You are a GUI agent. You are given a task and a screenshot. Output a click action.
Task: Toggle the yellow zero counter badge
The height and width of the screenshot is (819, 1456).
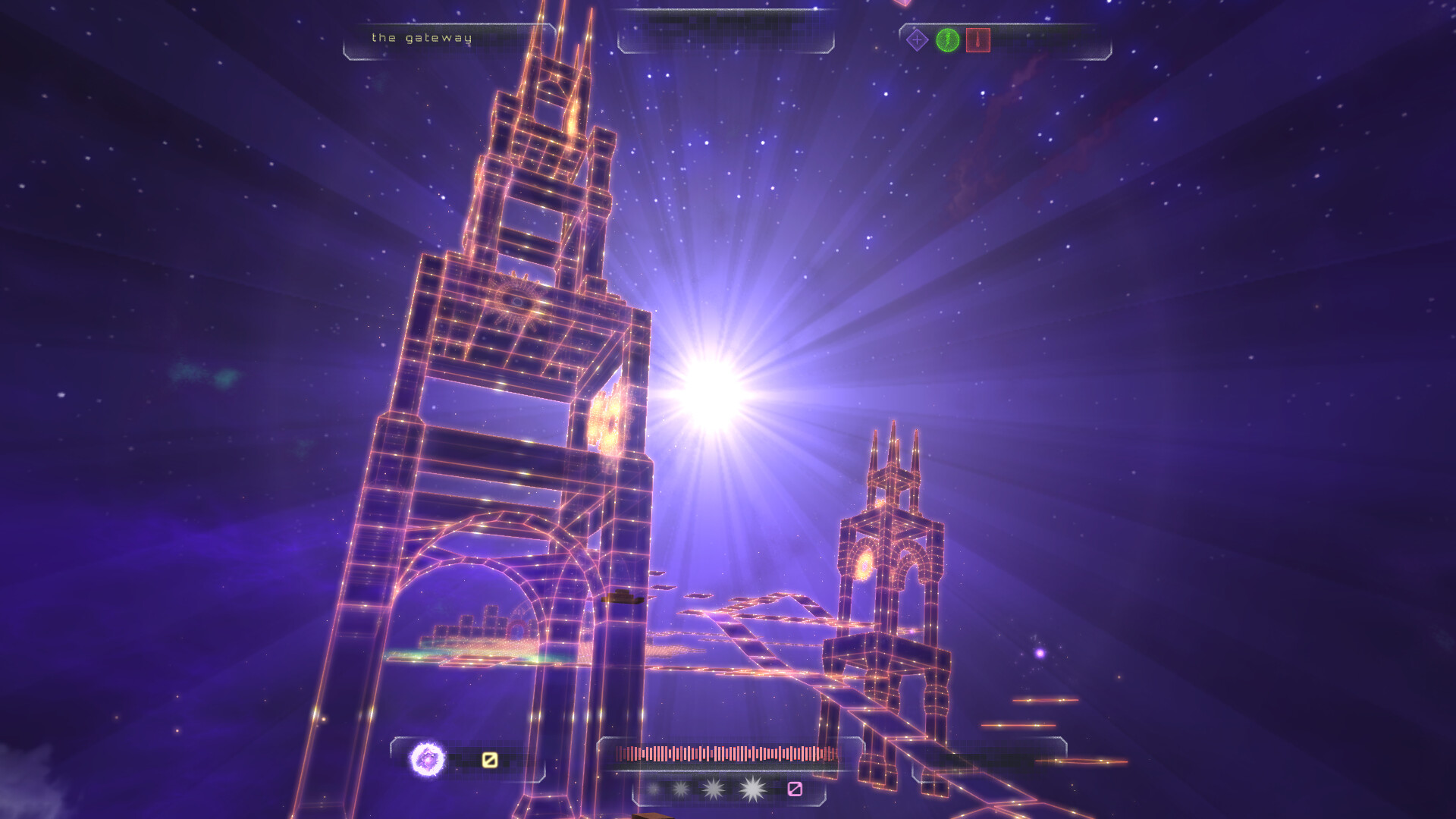tap(489, 760)
